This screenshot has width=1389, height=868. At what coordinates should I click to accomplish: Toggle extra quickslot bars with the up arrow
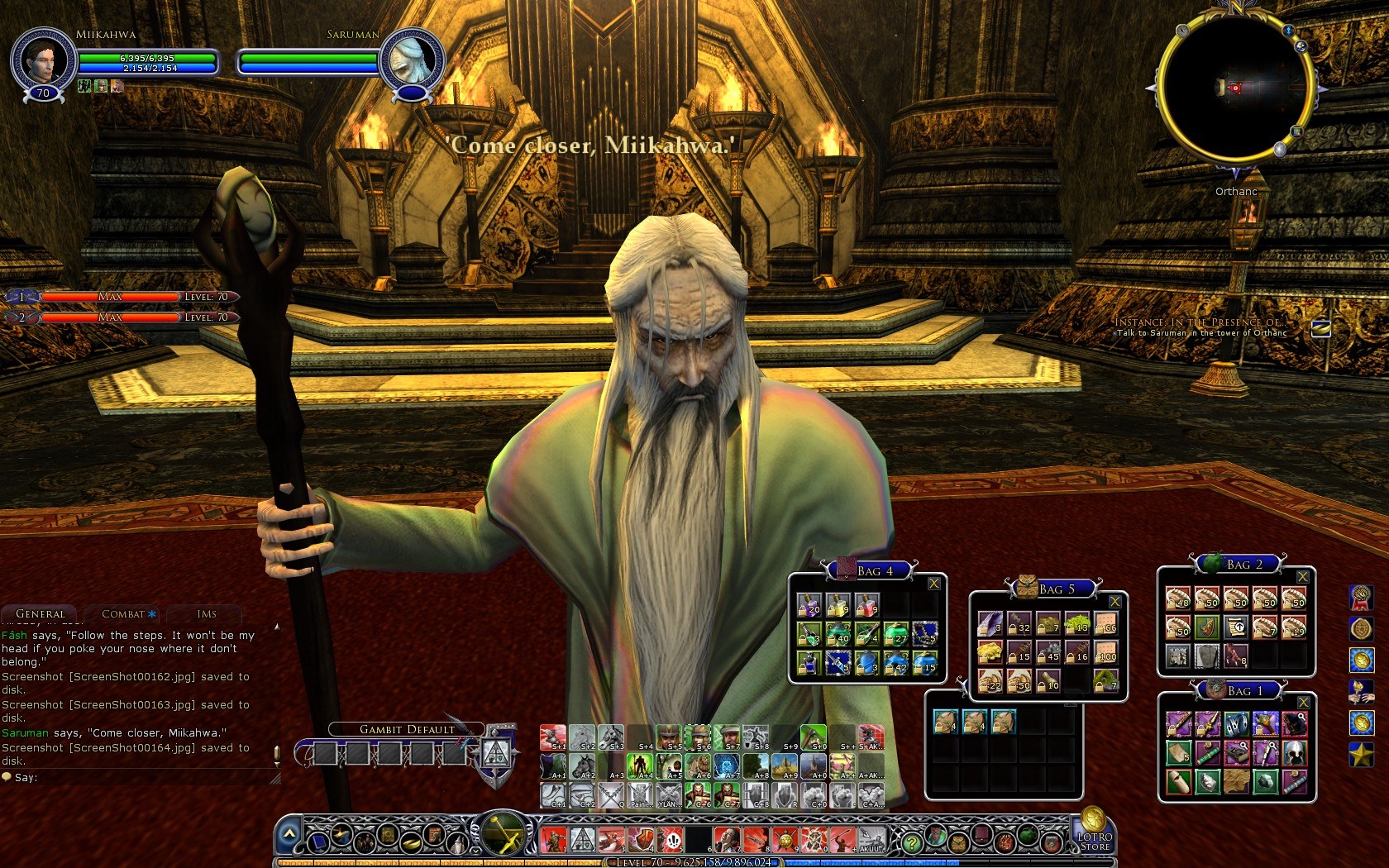click(289, 832)
